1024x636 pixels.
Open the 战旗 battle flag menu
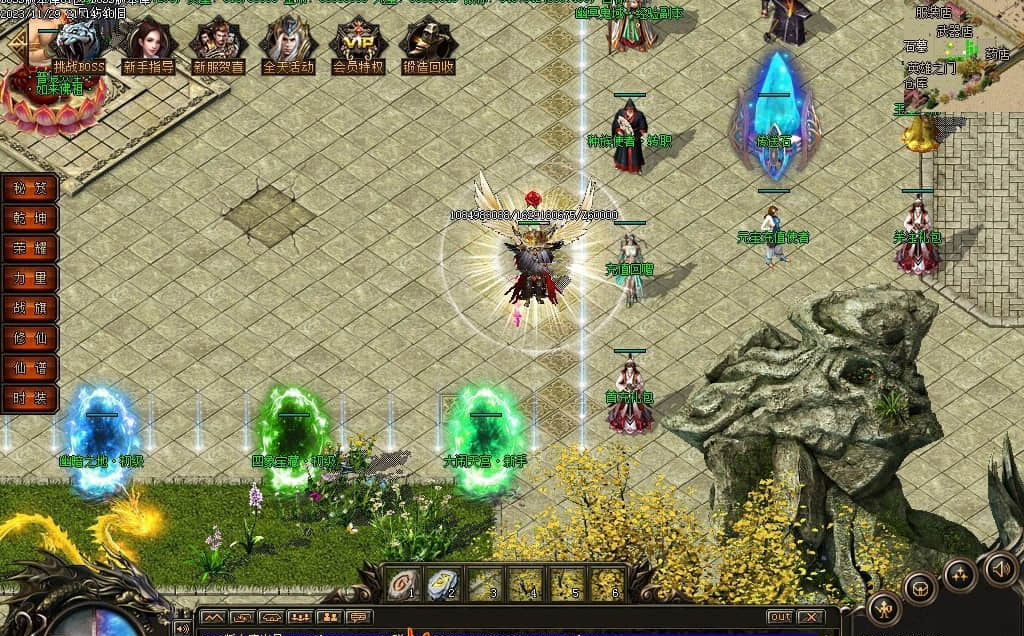point(30,308)
